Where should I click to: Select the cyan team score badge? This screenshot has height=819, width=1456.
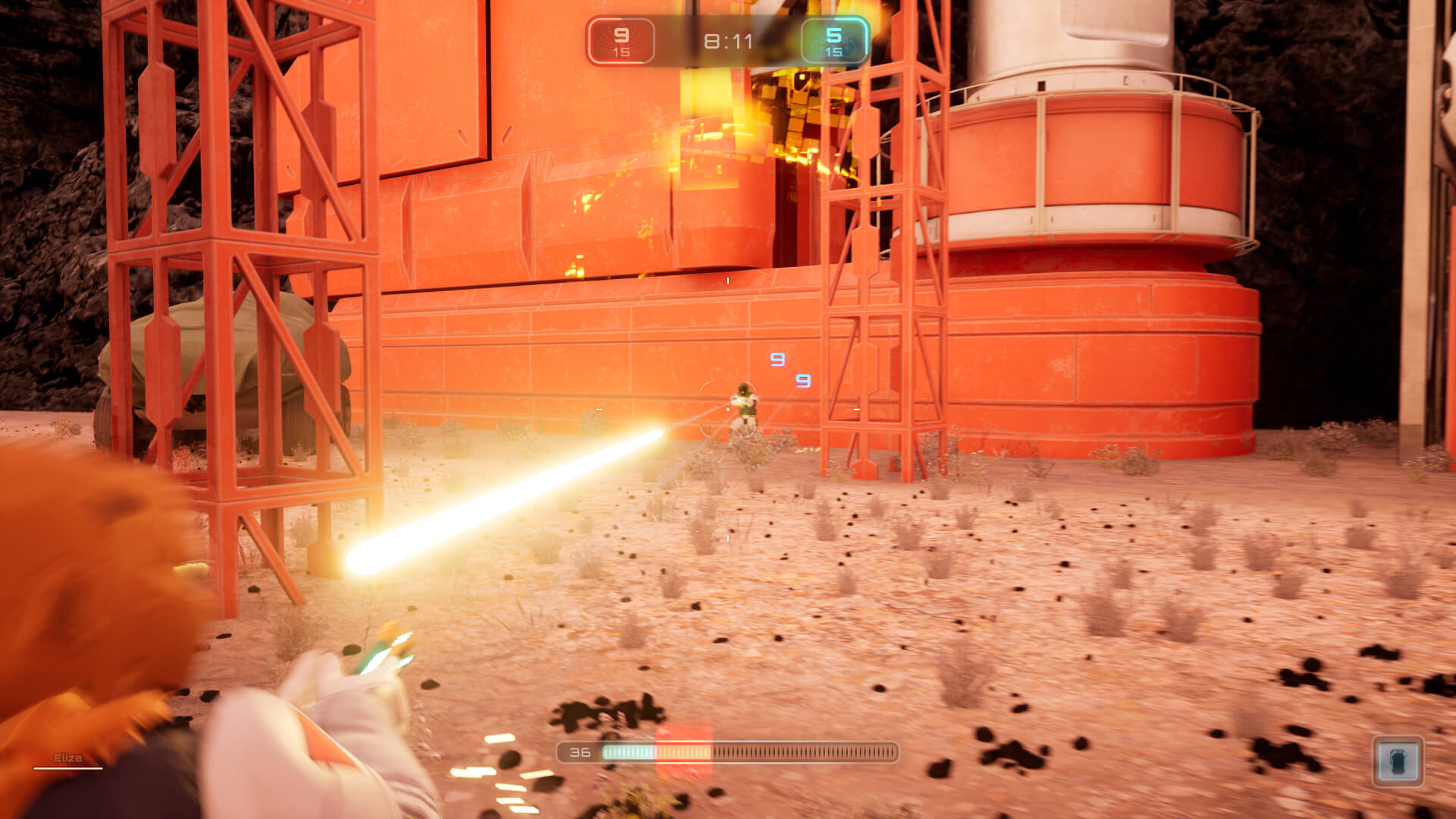(836, 42)
